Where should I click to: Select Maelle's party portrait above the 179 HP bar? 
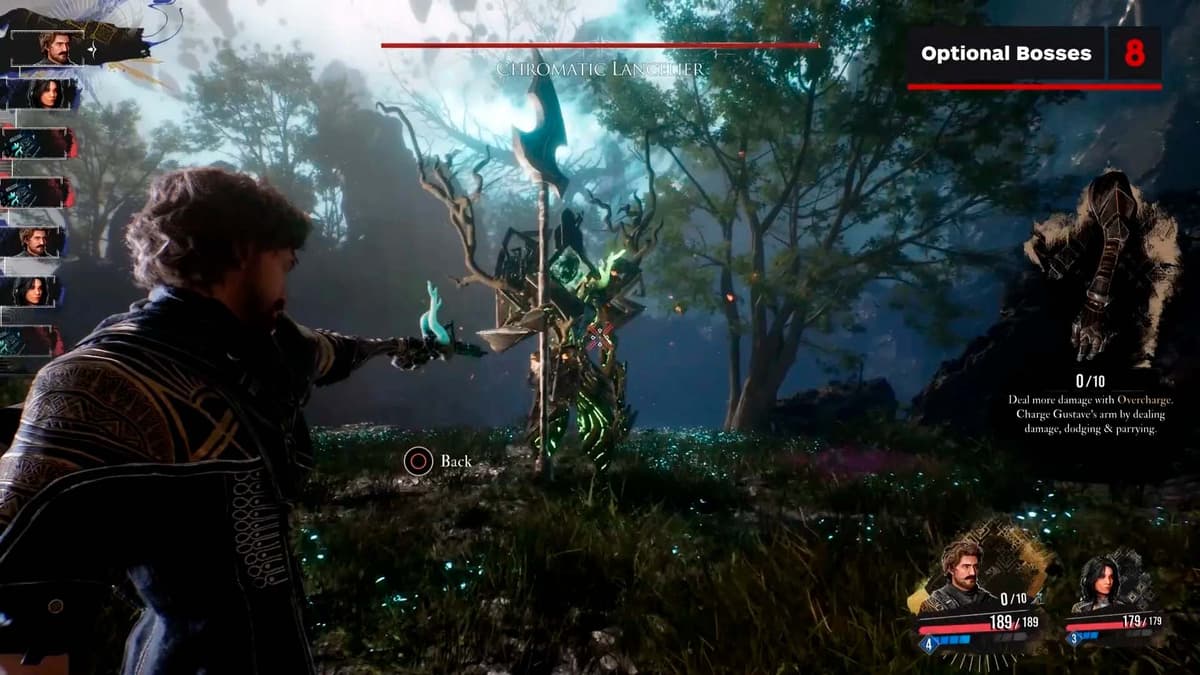(x=1099, y=582)
